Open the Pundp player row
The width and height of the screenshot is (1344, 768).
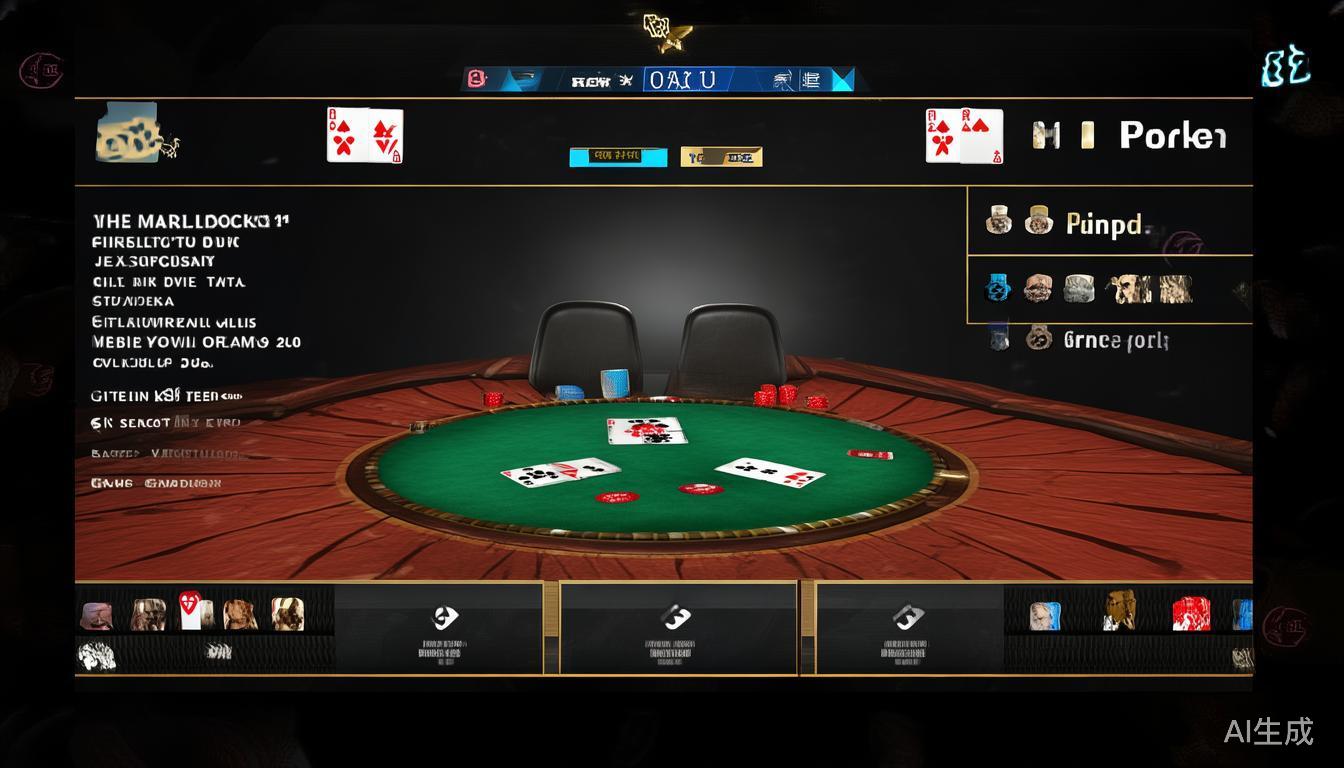point(1105,222)
